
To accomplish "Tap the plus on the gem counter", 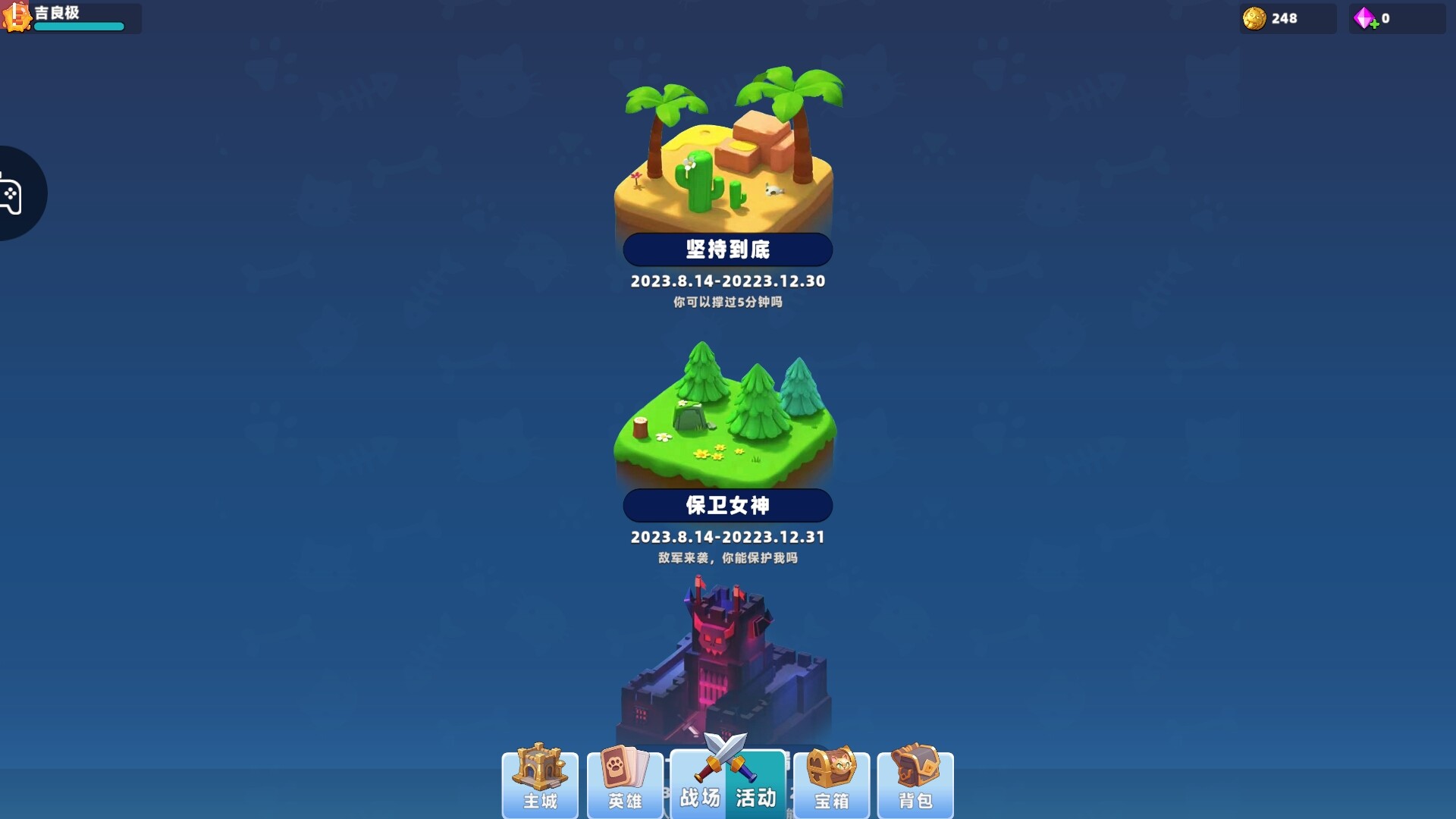I will (1374, 25).
